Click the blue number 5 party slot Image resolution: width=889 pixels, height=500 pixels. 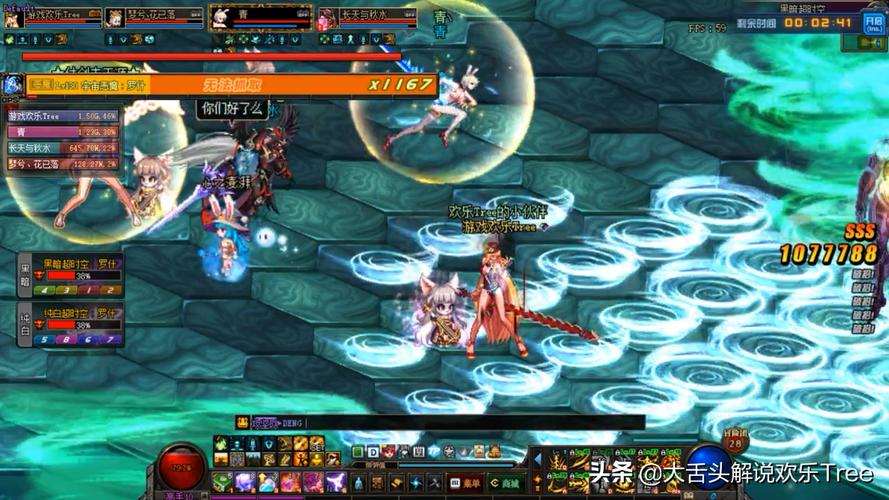point(45,340)
